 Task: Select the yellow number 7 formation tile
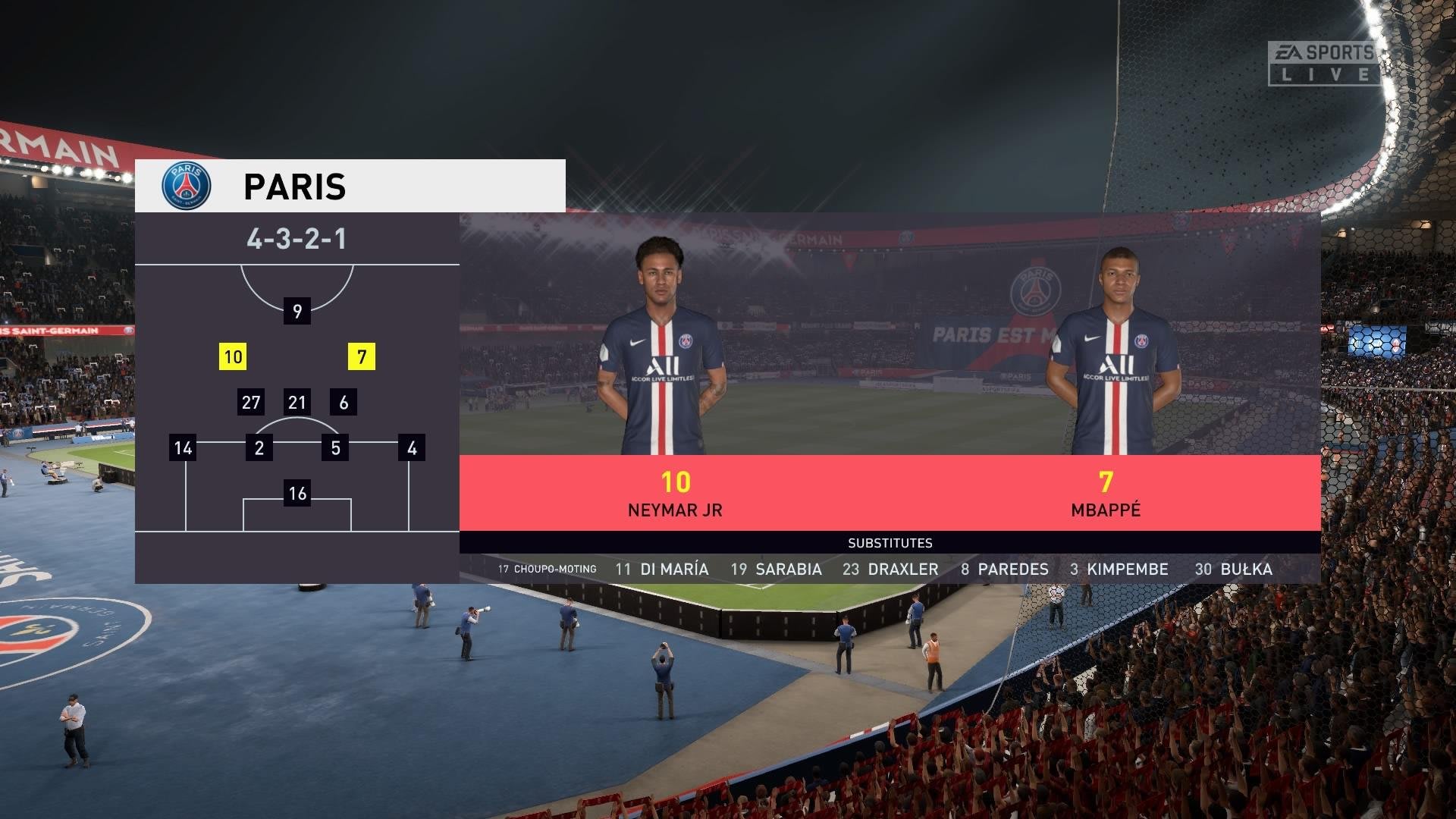pos(362,356)
